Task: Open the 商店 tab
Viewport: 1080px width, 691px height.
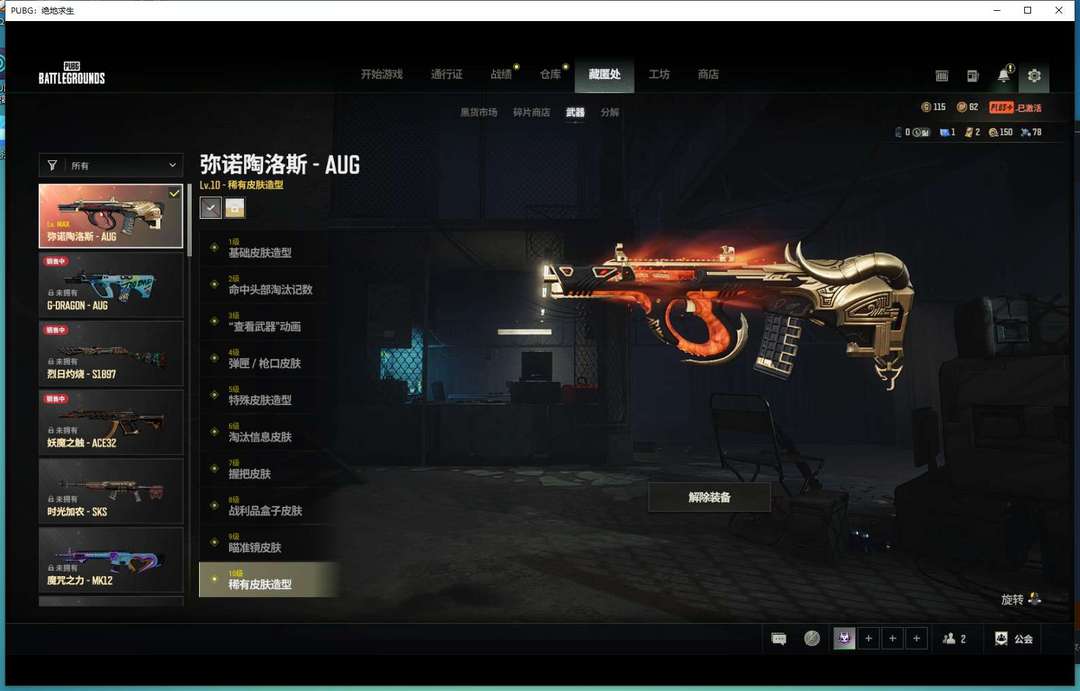Action: [708, 75]
